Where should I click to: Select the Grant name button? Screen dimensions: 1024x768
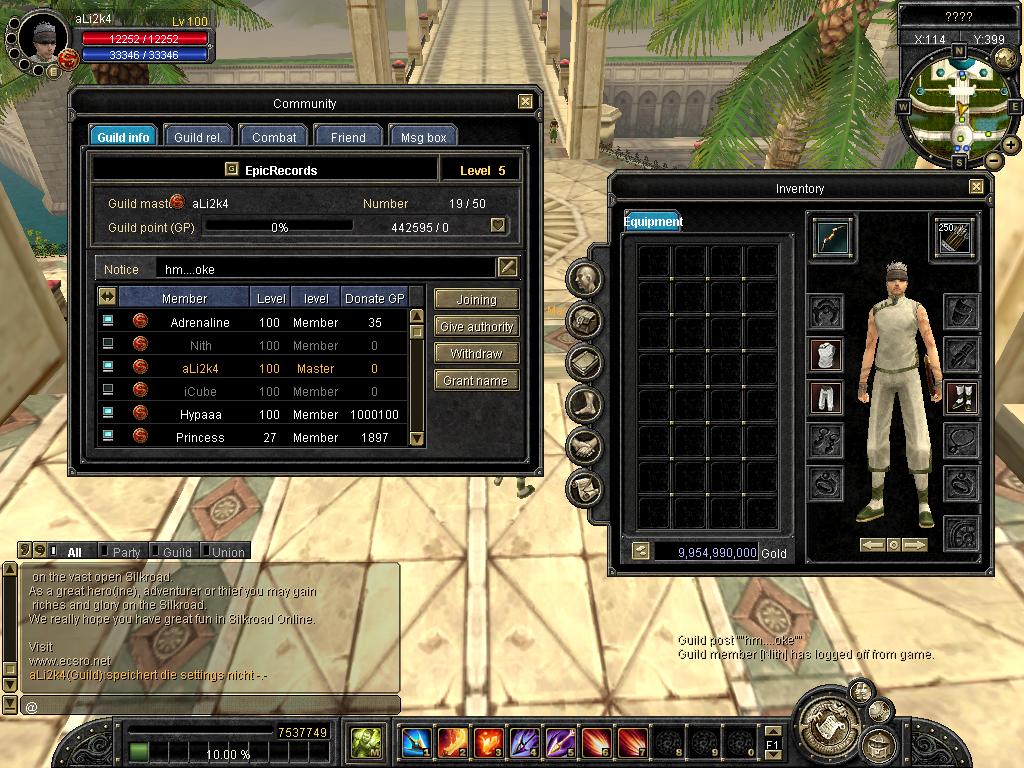coord(476,380)
